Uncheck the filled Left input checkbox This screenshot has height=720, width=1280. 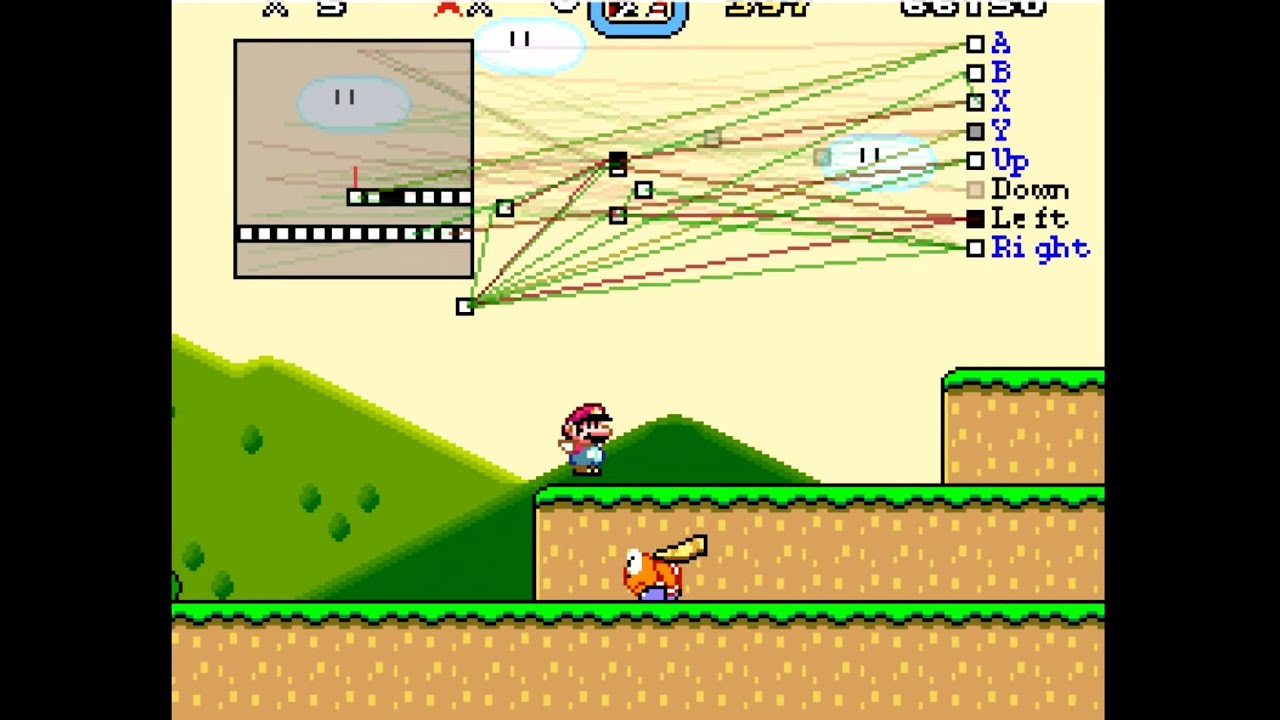(x=975, y=219)
